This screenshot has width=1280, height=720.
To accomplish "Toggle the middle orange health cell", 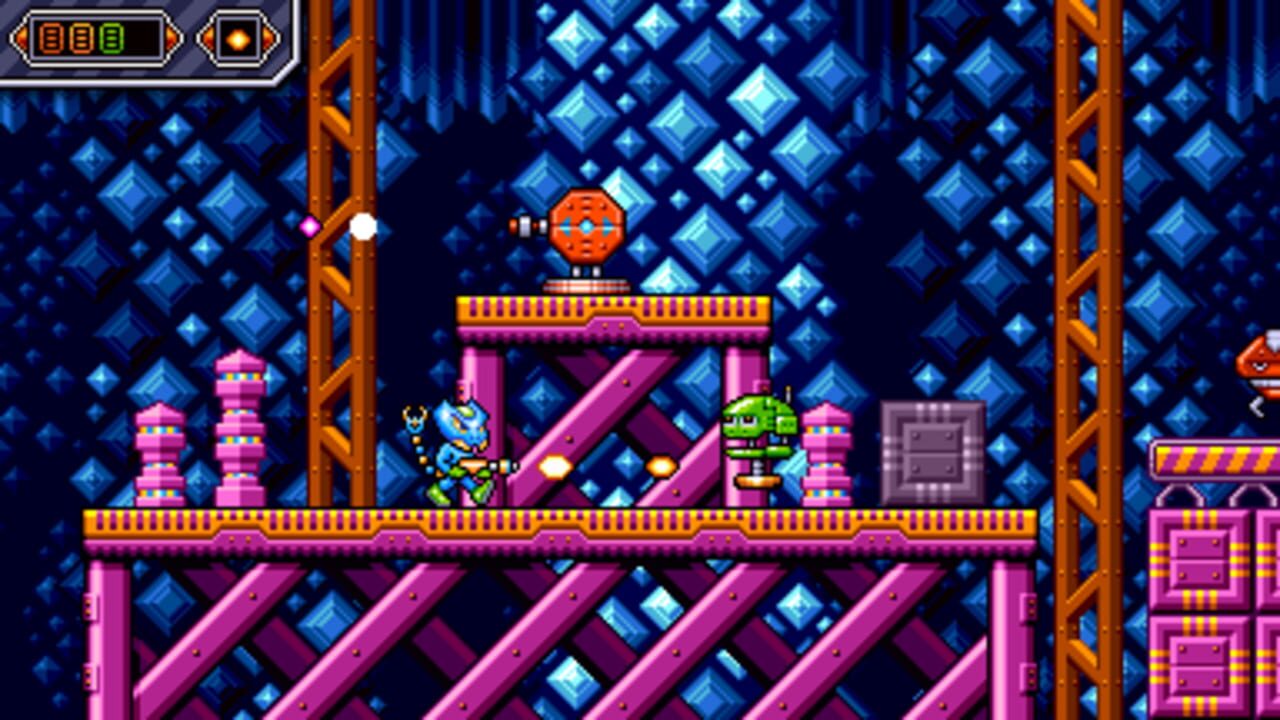I will (x=80, y=40).
